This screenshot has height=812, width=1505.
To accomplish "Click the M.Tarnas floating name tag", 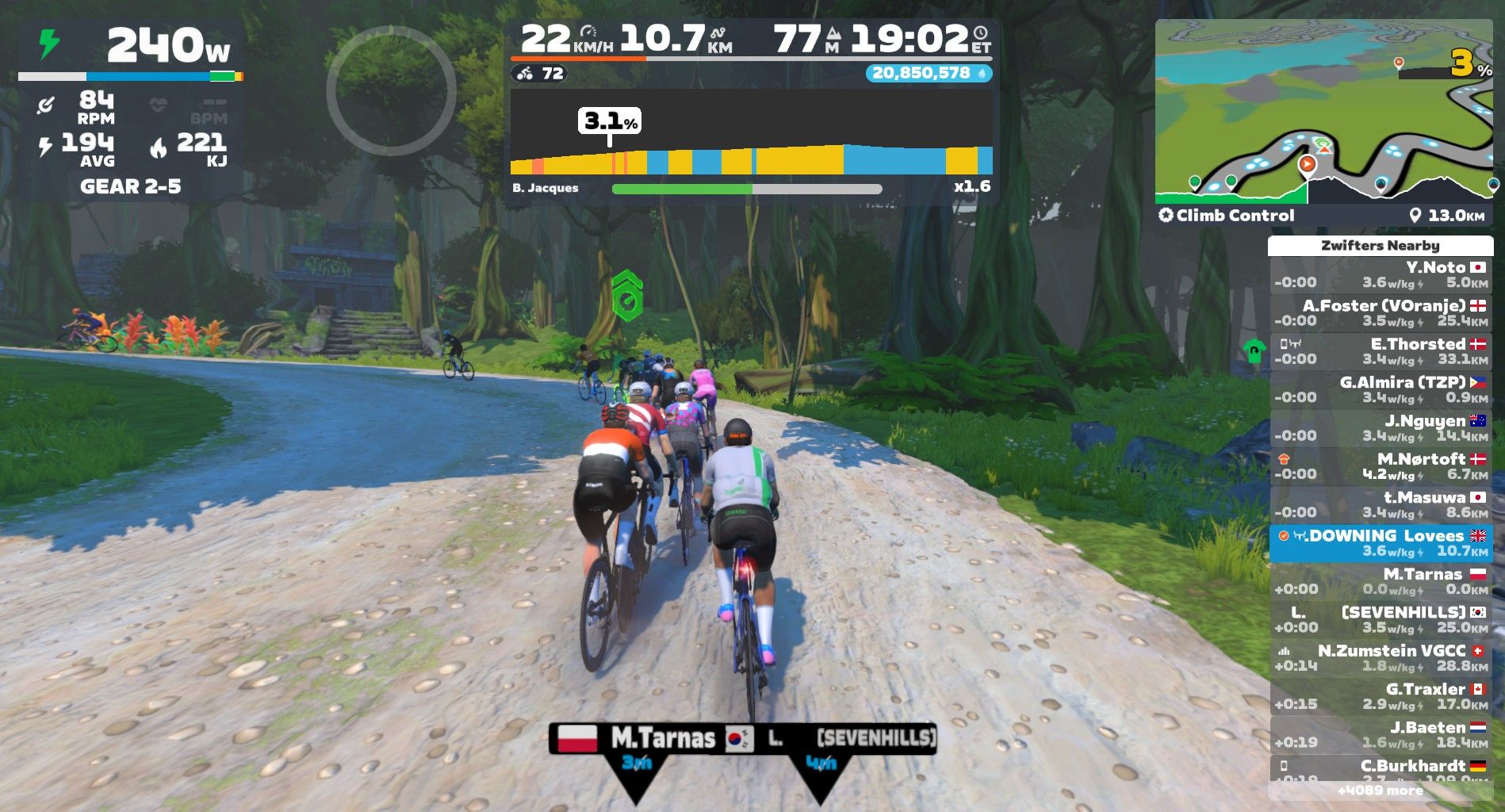I will tap(636, 739).
